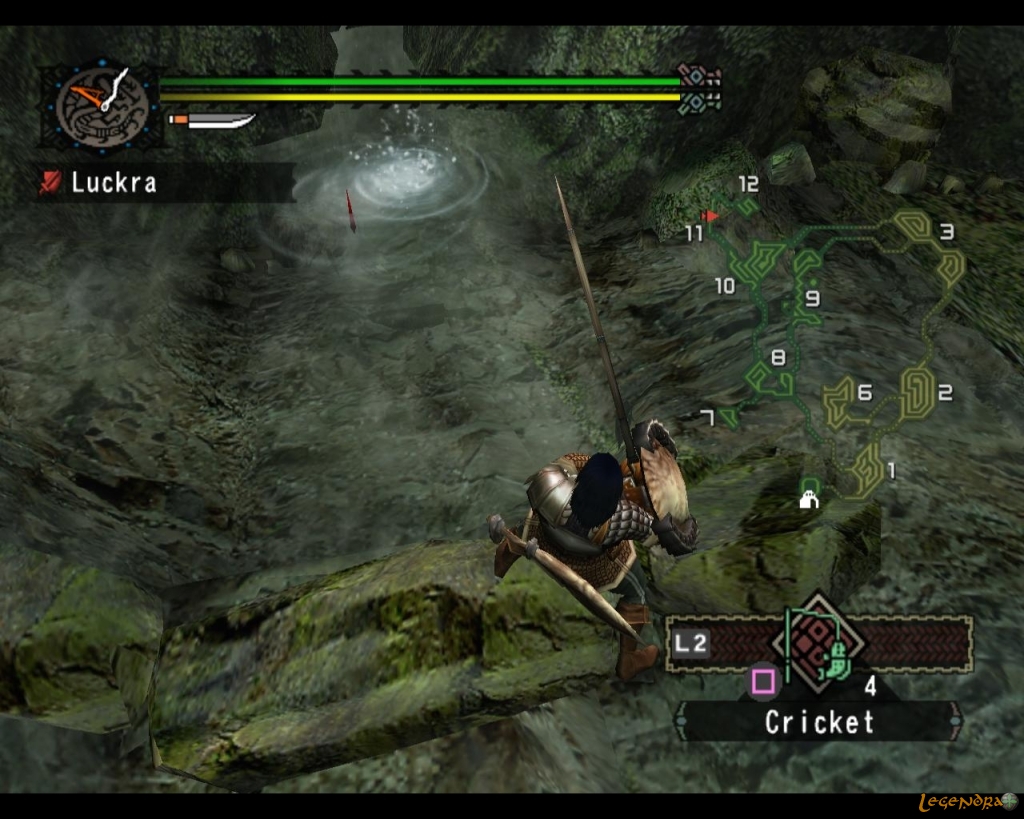Click the Luckra player name tag
The width and height of the screenshot is (1024, 819).
[112, 183]
